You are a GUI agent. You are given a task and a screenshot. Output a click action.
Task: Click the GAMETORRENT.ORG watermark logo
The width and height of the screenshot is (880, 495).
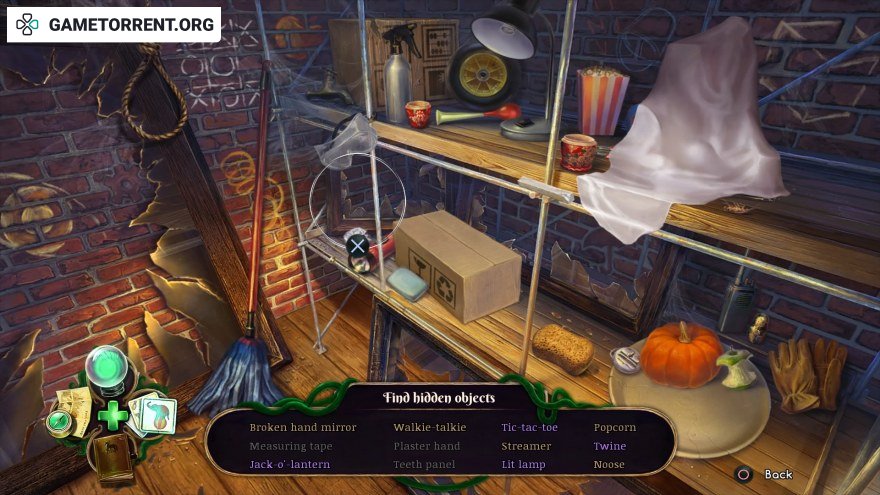click(114, 24)
